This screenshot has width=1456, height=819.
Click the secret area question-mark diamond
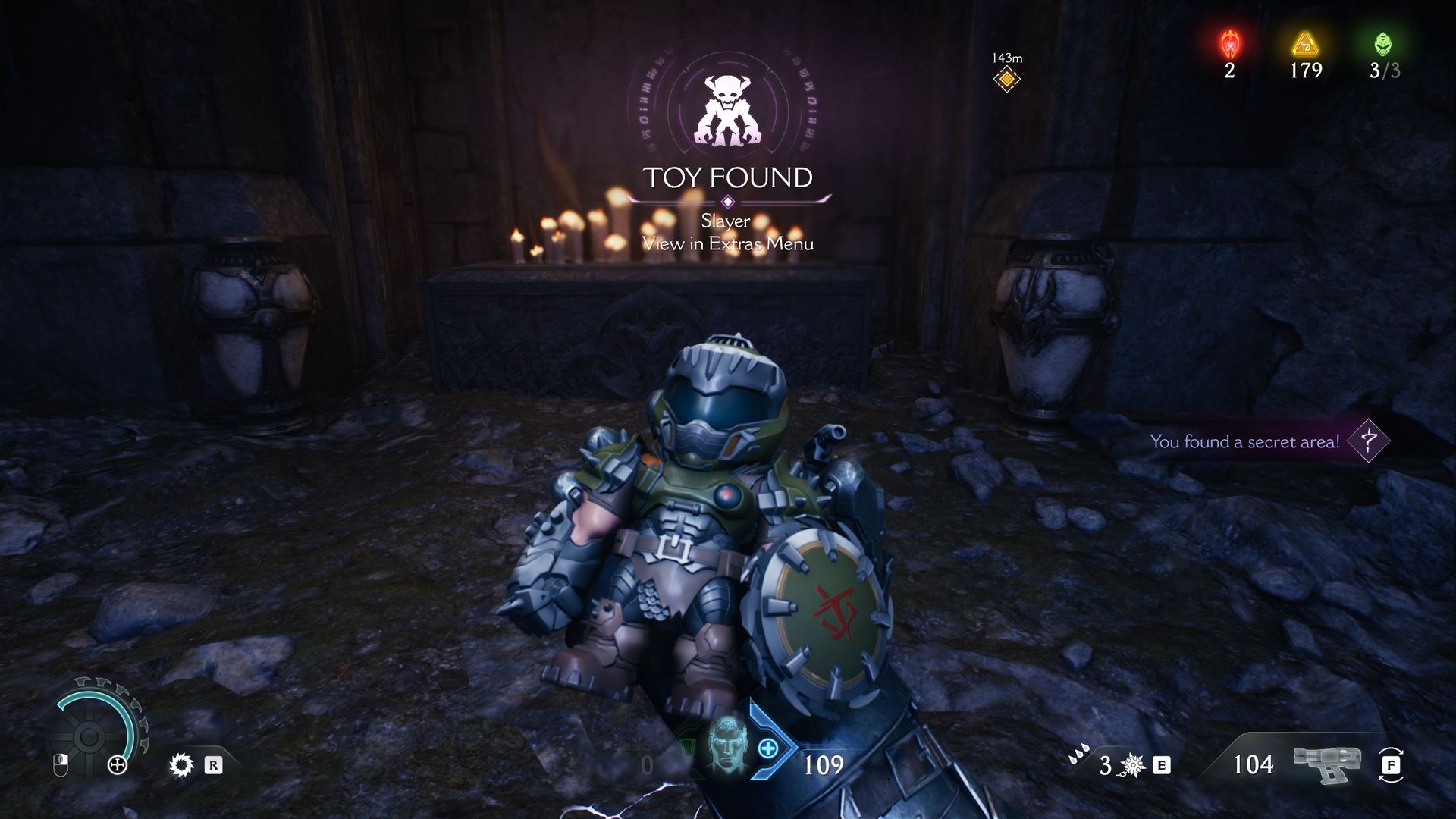[1368, 441]
